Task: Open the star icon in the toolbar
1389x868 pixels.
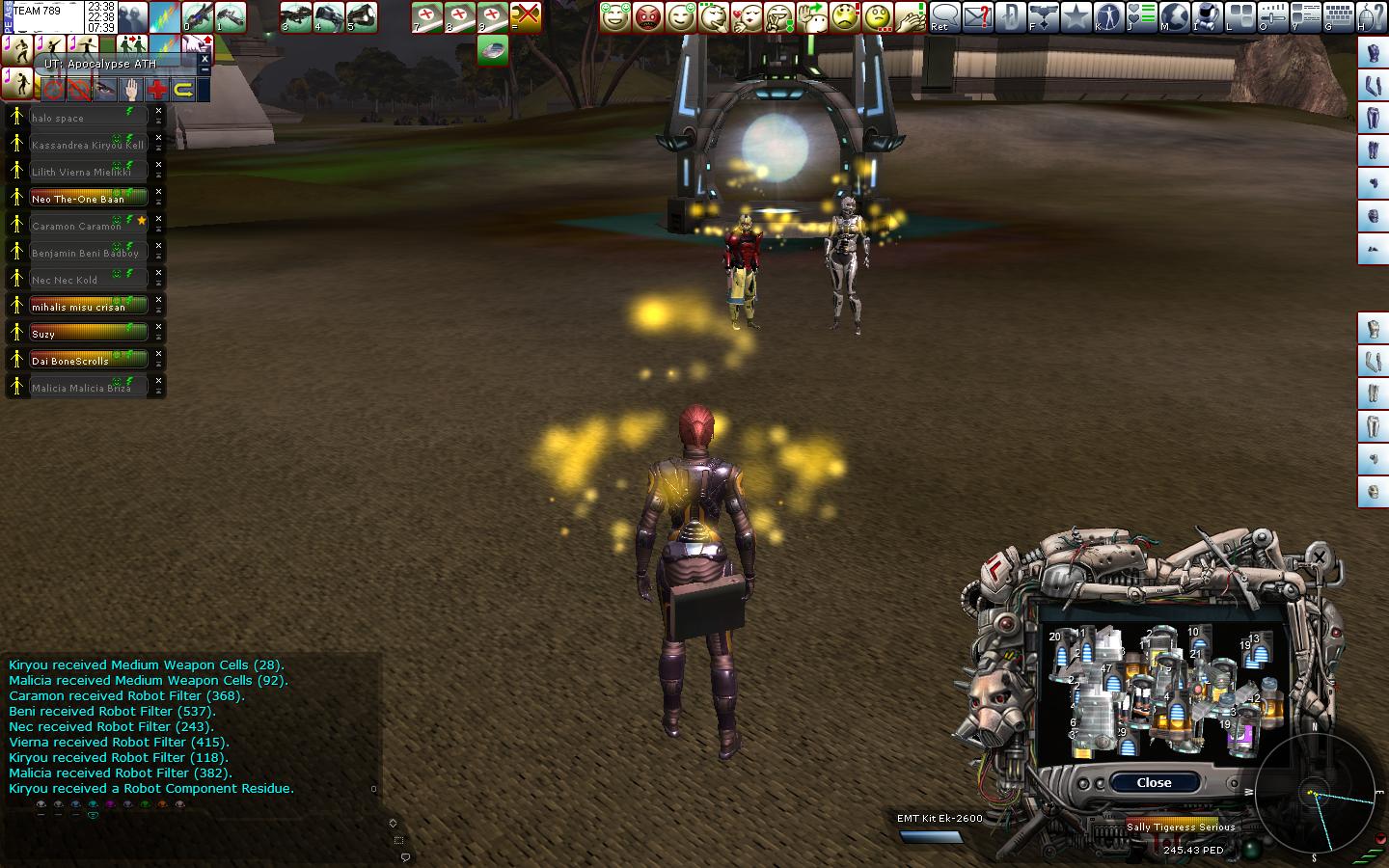Action: click(x=1076, y=16)
